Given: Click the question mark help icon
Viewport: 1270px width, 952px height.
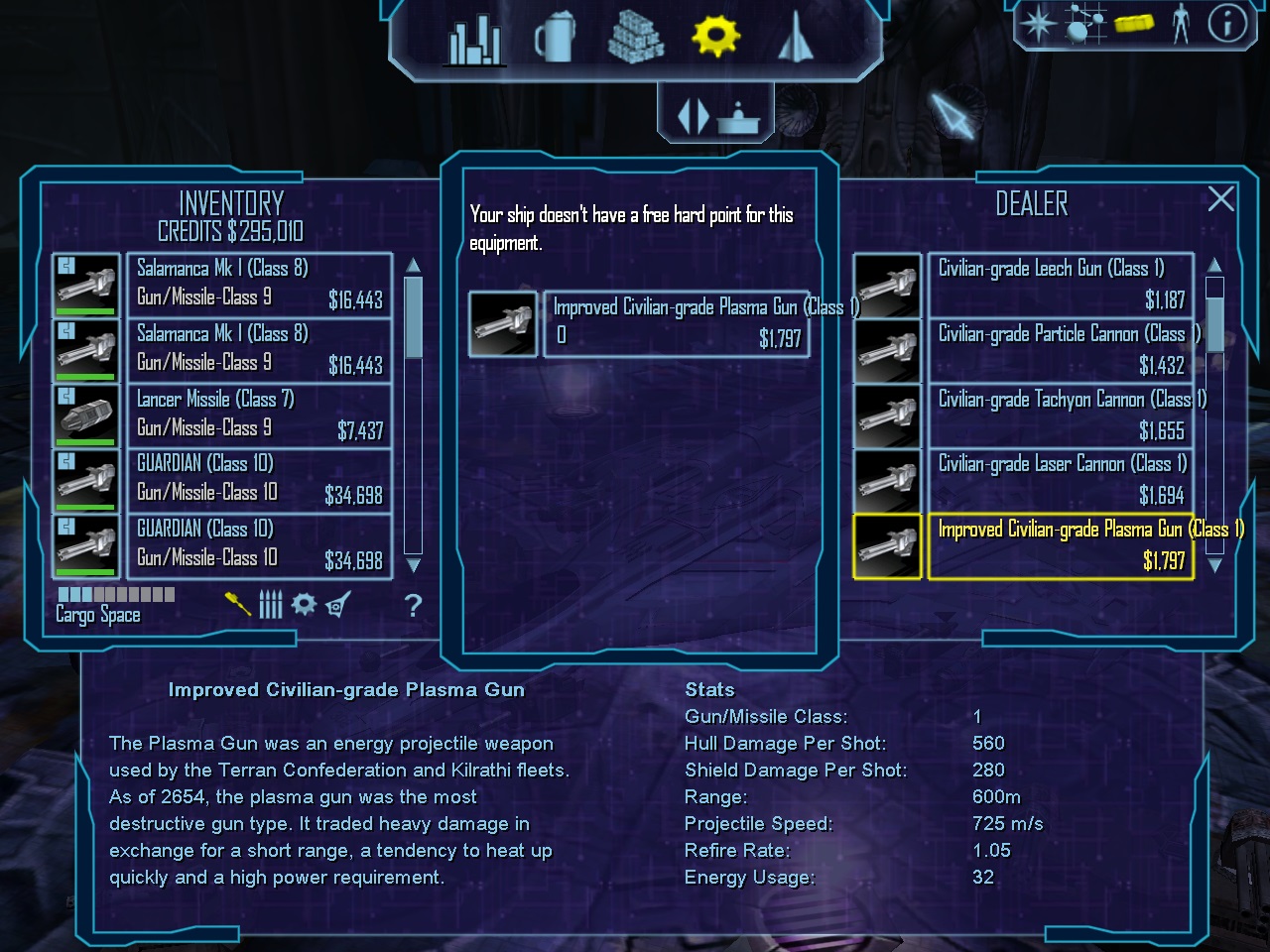Looking at the screenshot, I should (414, 605).
